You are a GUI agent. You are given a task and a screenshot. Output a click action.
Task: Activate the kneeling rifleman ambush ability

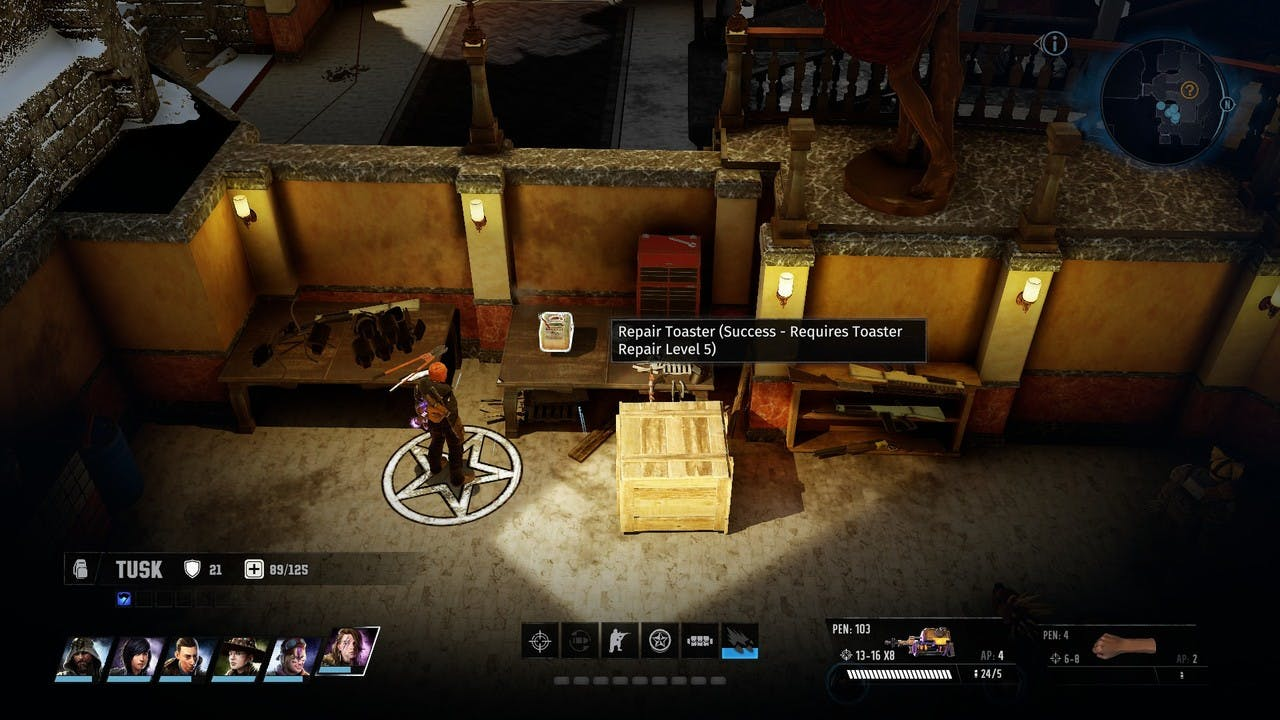click(619, 640)
